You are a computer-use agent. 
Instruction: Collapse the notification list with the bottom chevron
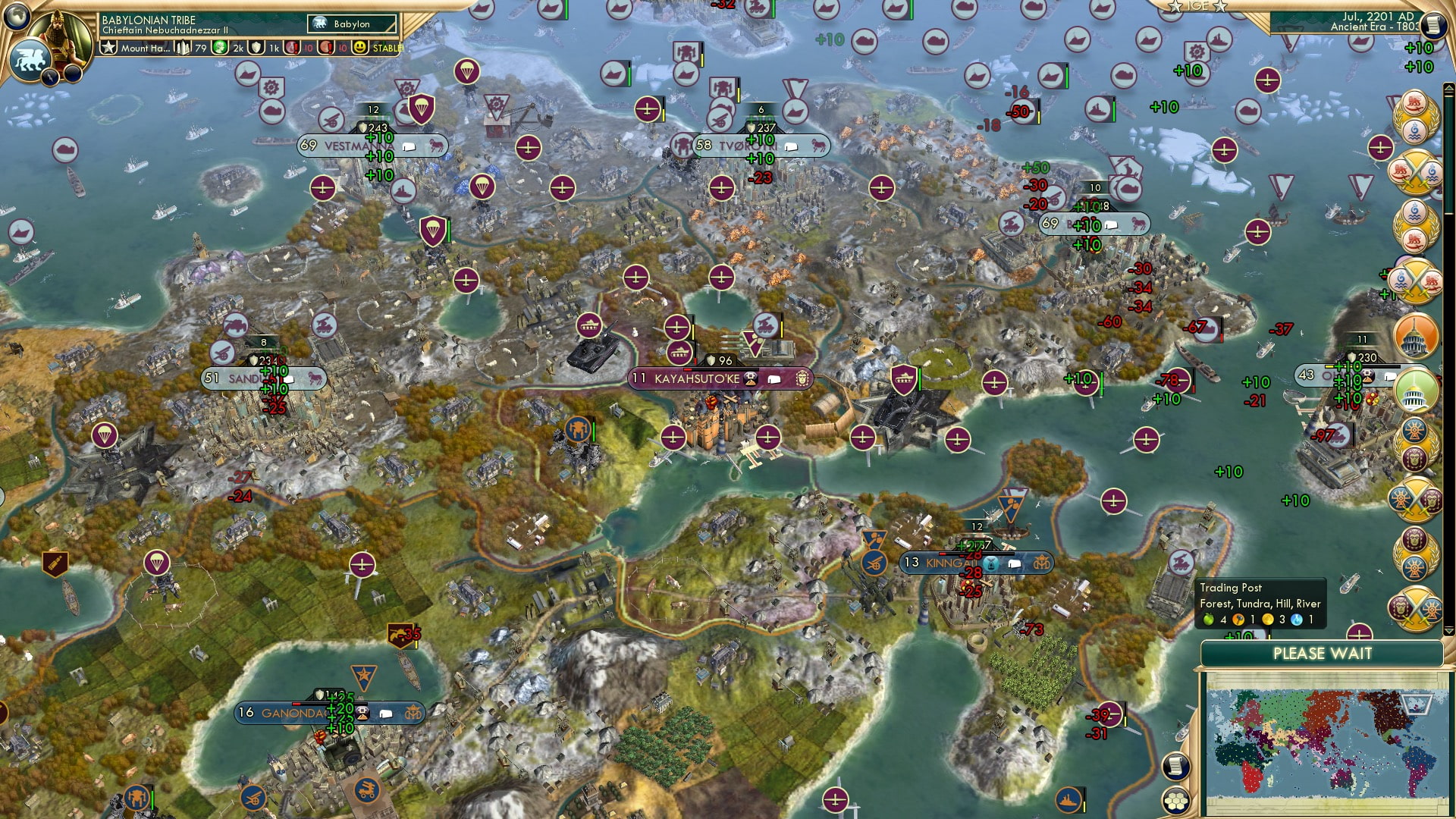point(1449,630)
